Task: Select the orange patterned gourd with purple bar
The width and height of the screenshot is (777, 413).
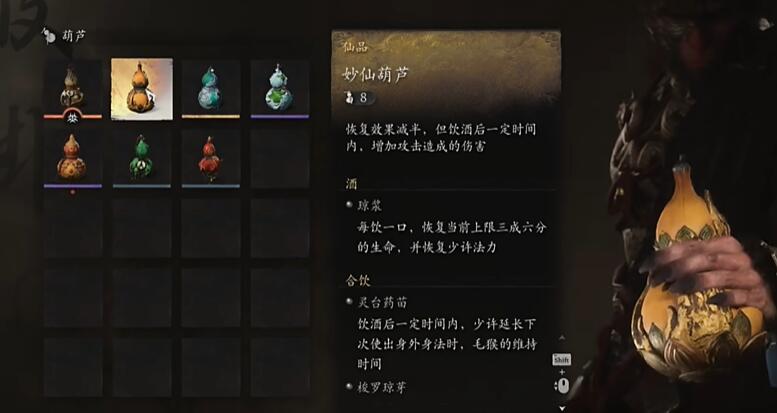Action: coord(72,157)
